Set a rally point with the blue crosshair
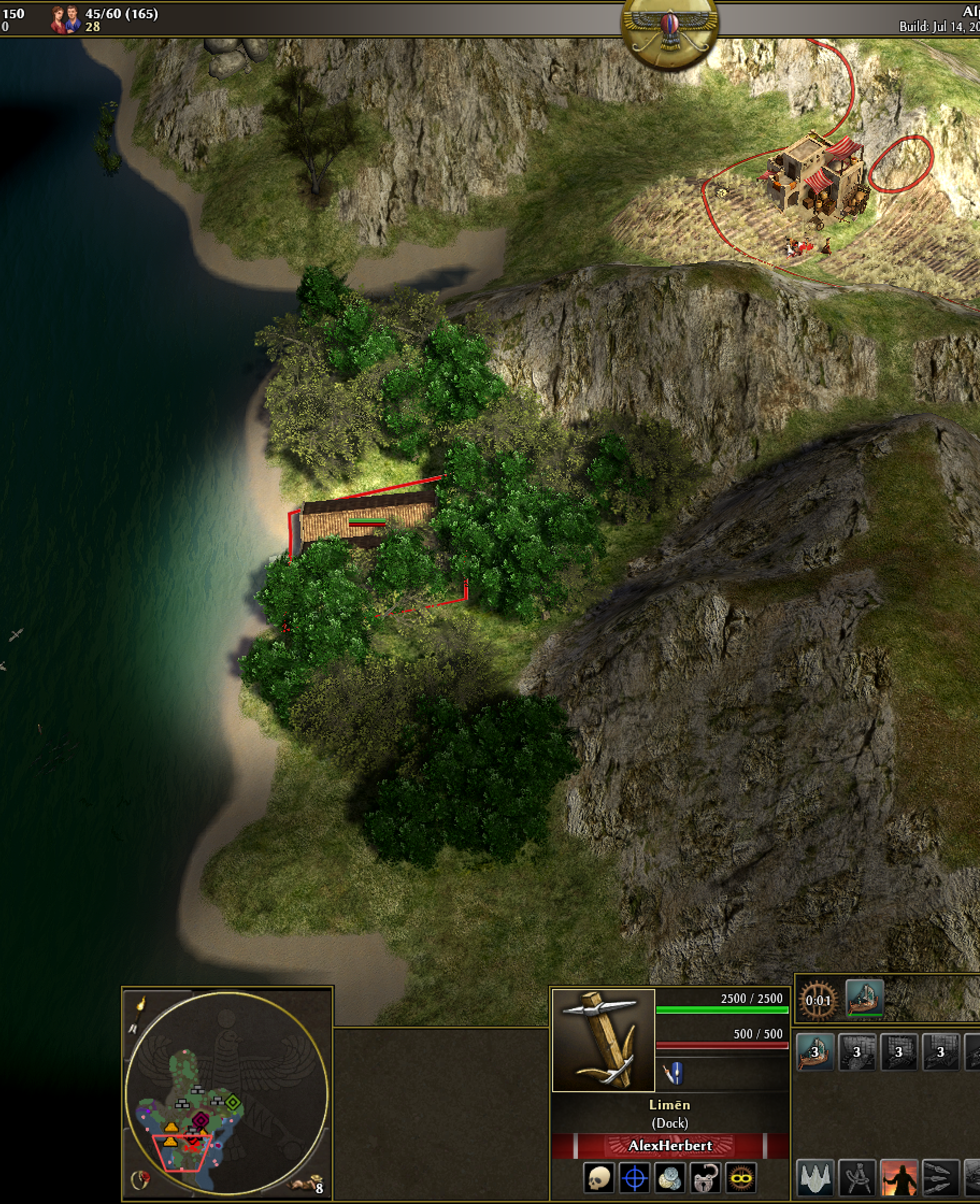The image size is (980, 1204). [x=634, y=1179]
